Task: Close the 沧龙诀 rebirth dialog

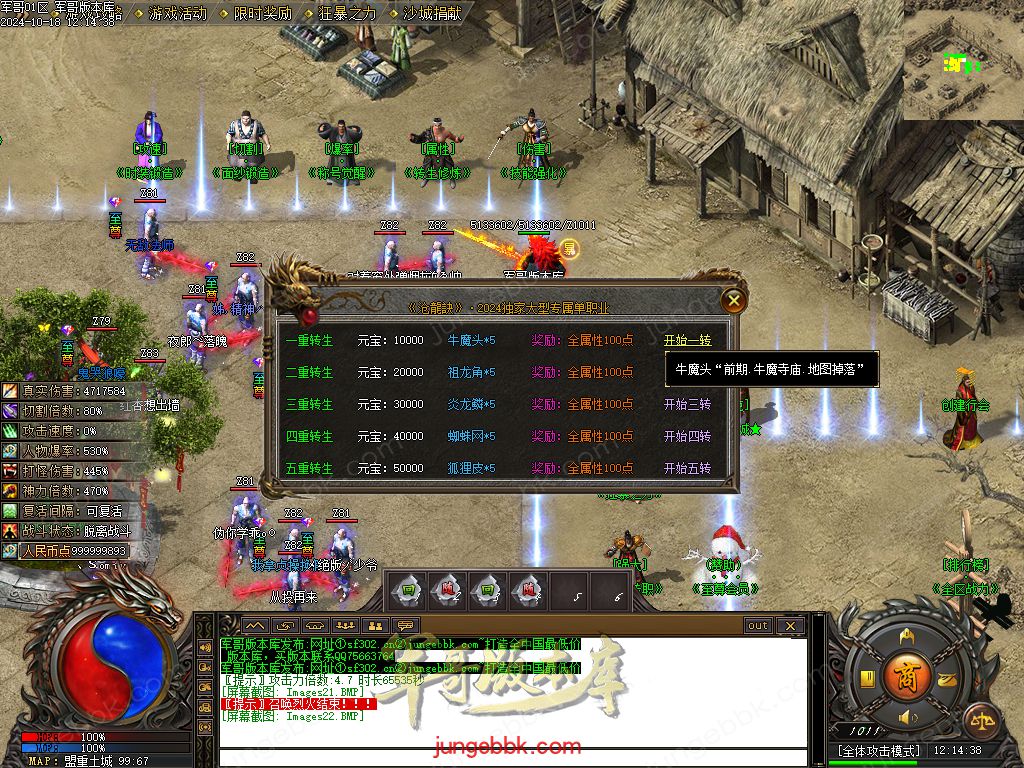Action: tap(734, 299)
